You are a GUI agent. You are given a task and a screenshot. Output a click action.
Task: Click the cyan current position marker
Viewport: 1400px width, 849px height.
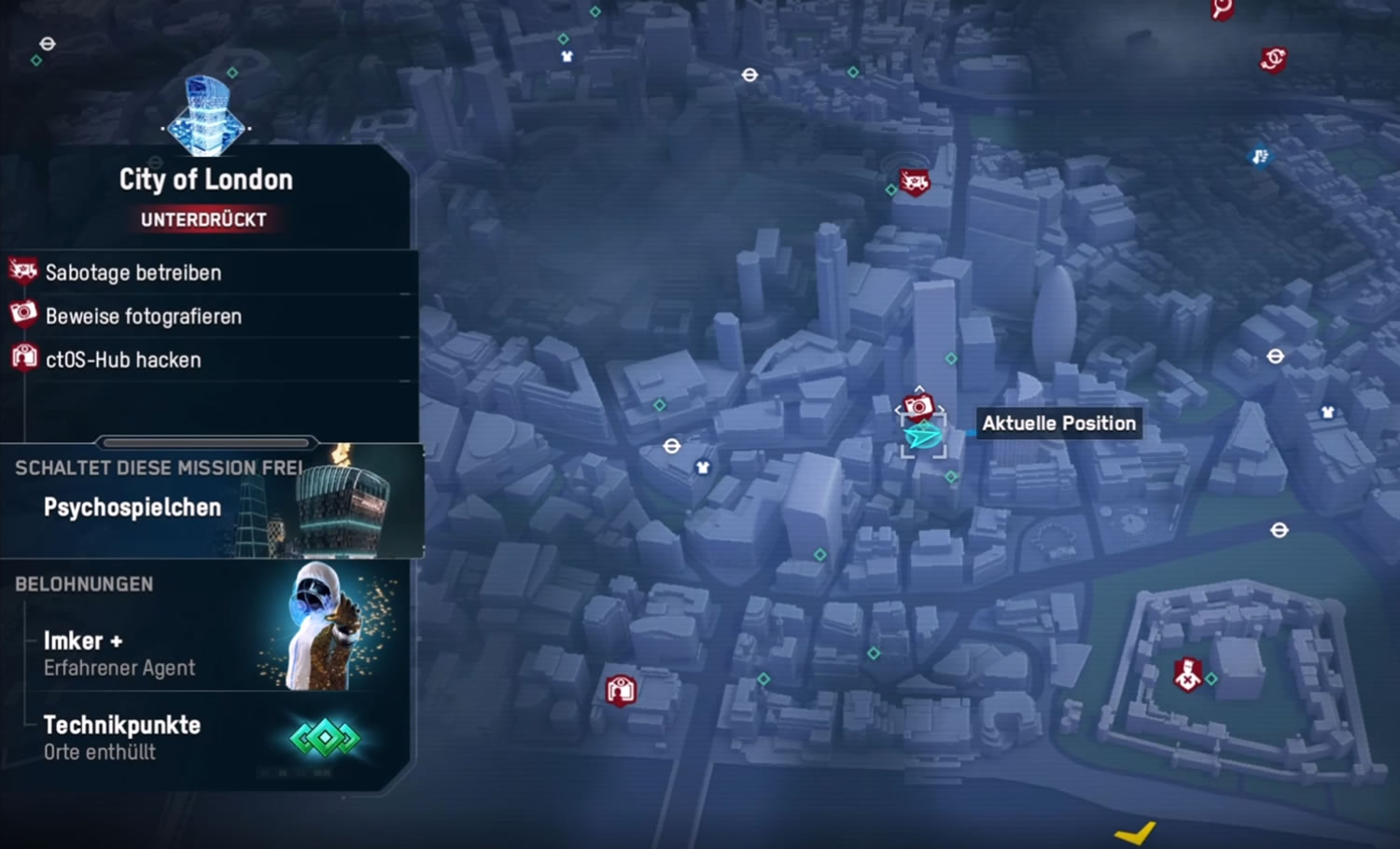pyautogui.click(x=923, y=436)
